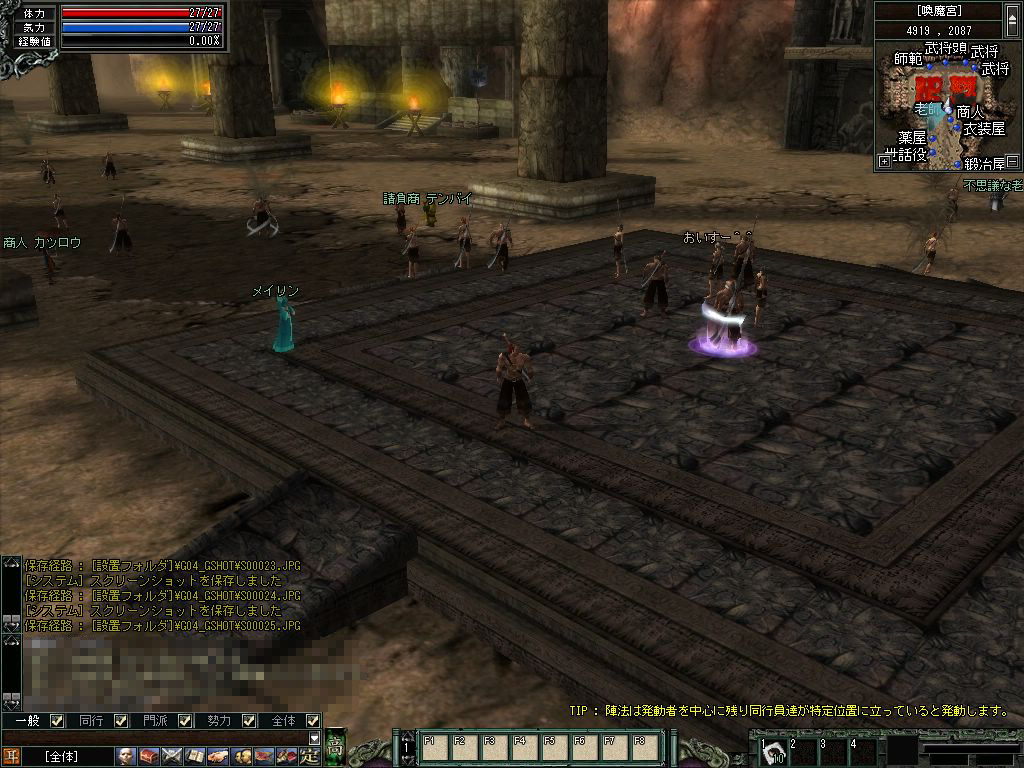Click the 鍛冶屋 marker on the minimap

click(x=984, y=162)
